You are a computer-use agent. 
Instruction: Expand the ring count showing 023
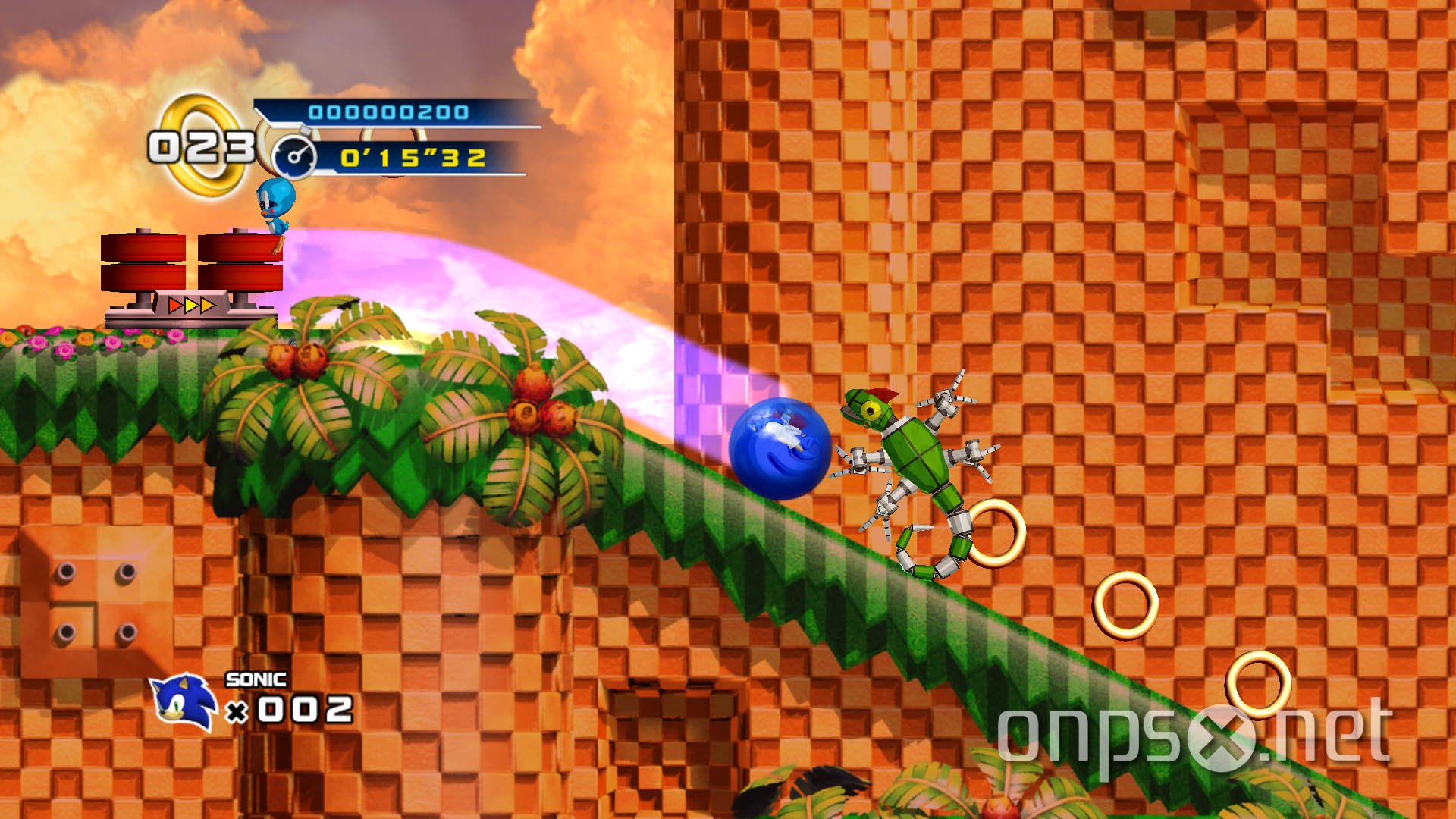[203, 146]
